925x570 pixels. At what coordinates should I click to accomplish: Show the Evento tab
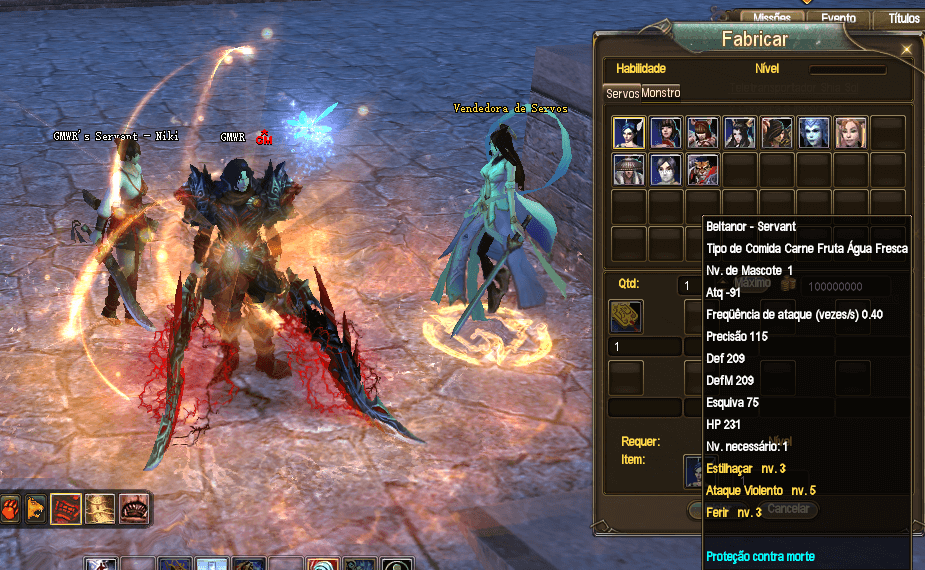coord(838,18)
